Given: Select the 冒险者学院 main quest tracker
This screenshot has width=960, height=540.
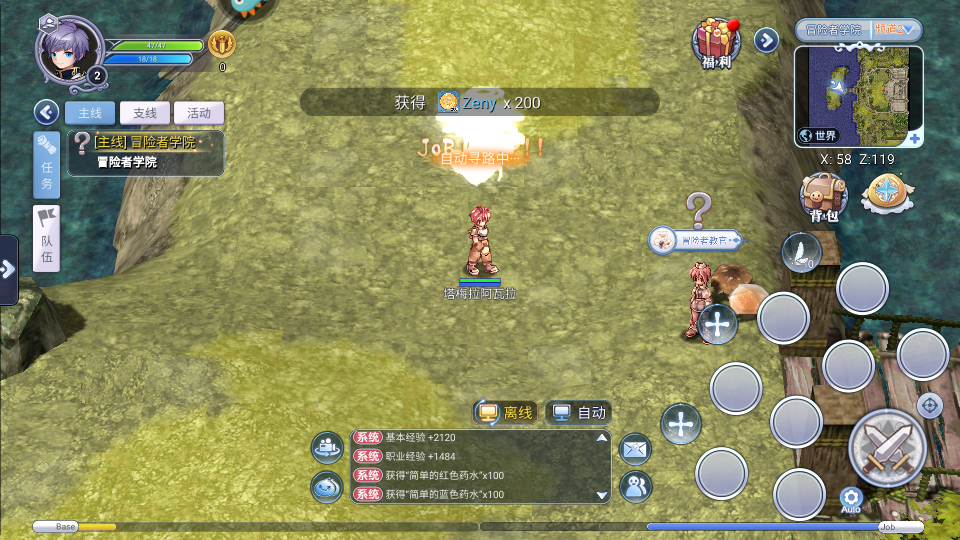Looking at the screenshot, I should point(146,153).
